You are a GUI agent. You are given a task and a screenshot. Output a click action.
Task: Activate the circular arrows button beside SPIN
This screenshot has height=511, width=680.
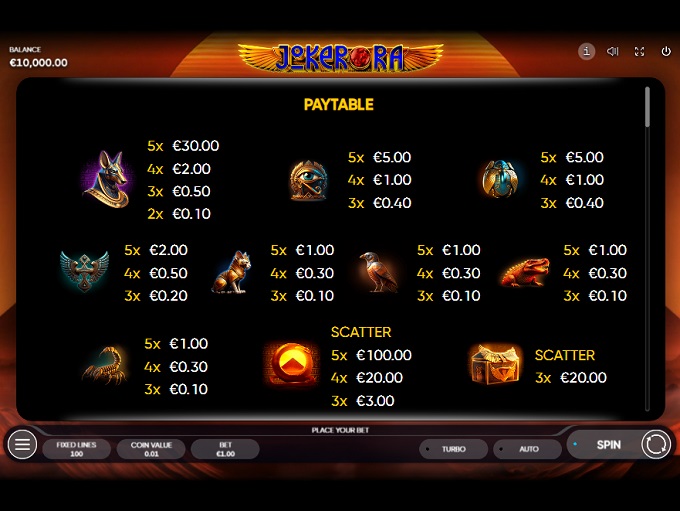pyautogui.click(x=656, y=445)
